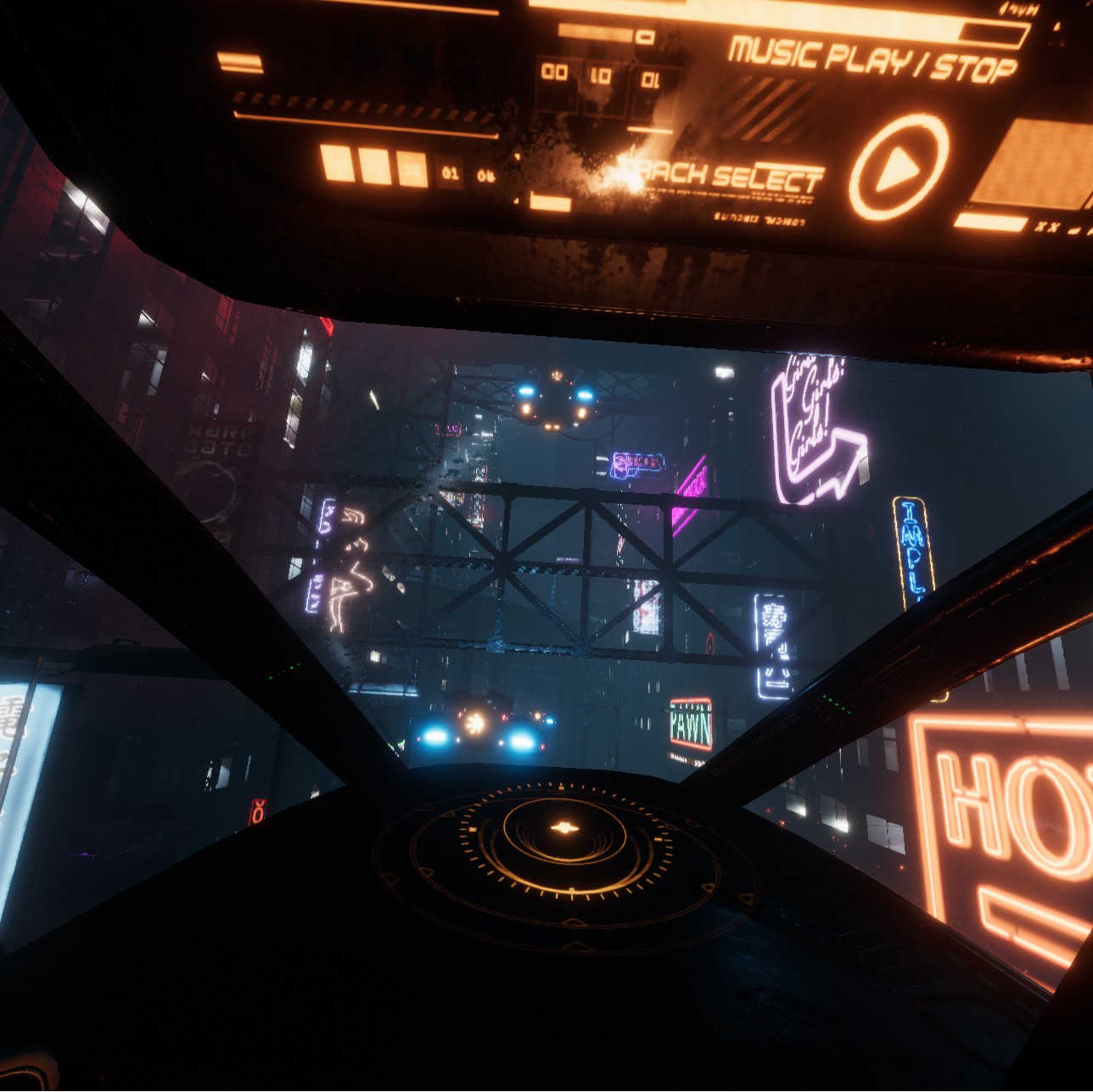This screenshot has width=1093, height=1092.
Task: Click the '00' track counter box
Action: click(553, 72)
